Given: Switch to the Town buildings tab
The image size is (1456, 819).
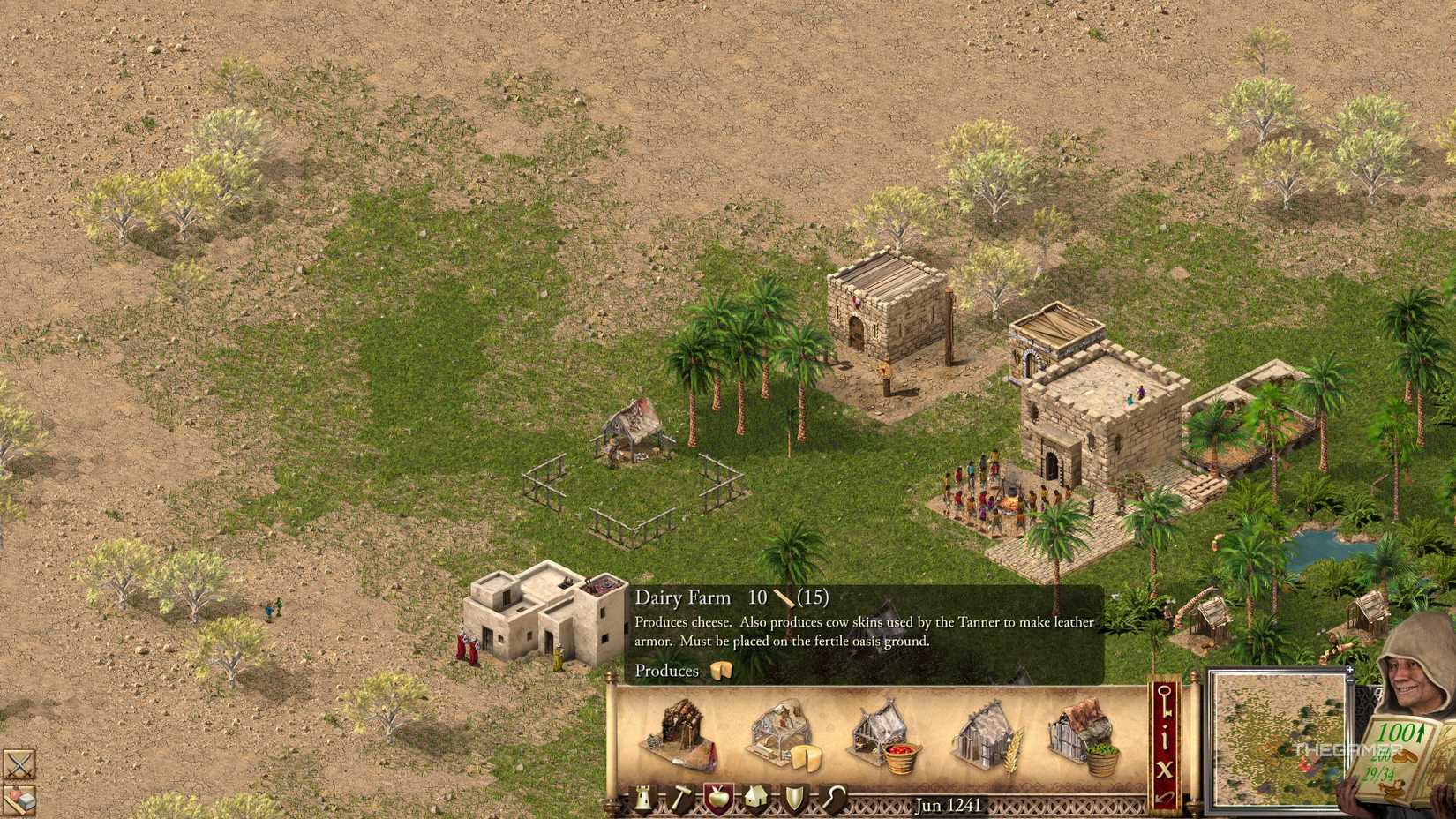Looking at the screenshot, I should pos(755,797).
